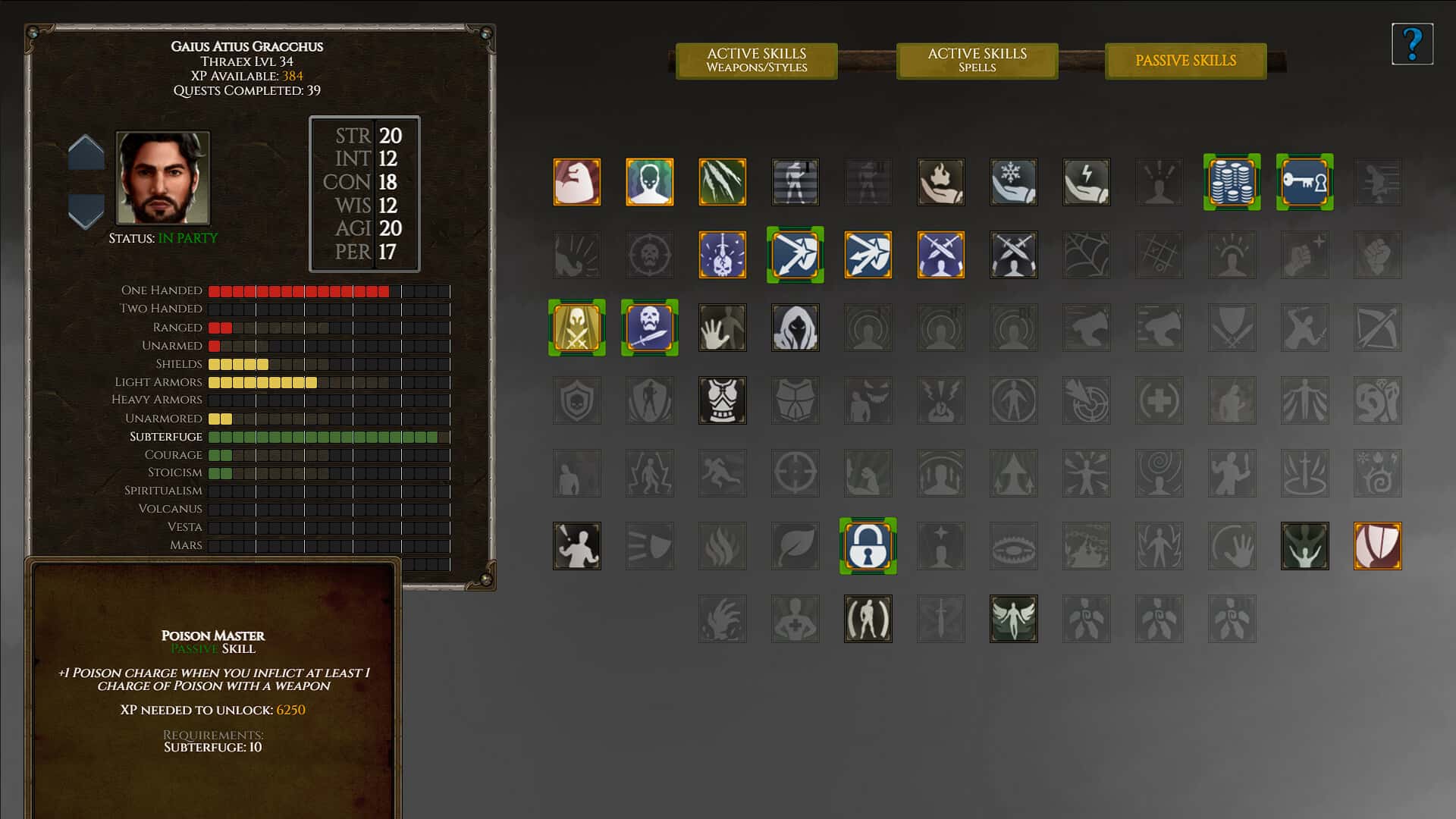
Task: Select the crossed arrows skill with green border
Action: click(795, 255)
